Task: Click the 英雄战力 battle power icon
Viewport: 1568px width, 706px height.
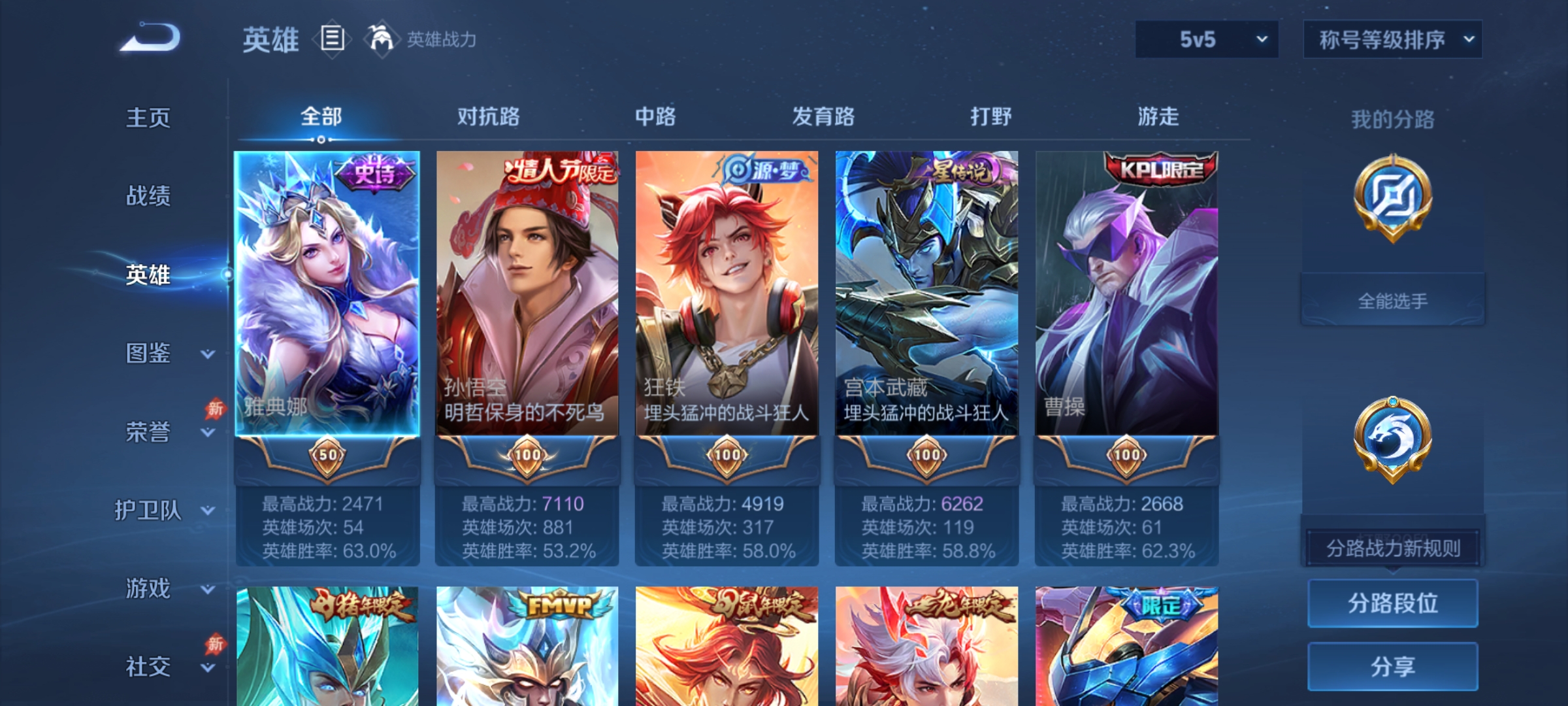Action: [x=381, y=39]
